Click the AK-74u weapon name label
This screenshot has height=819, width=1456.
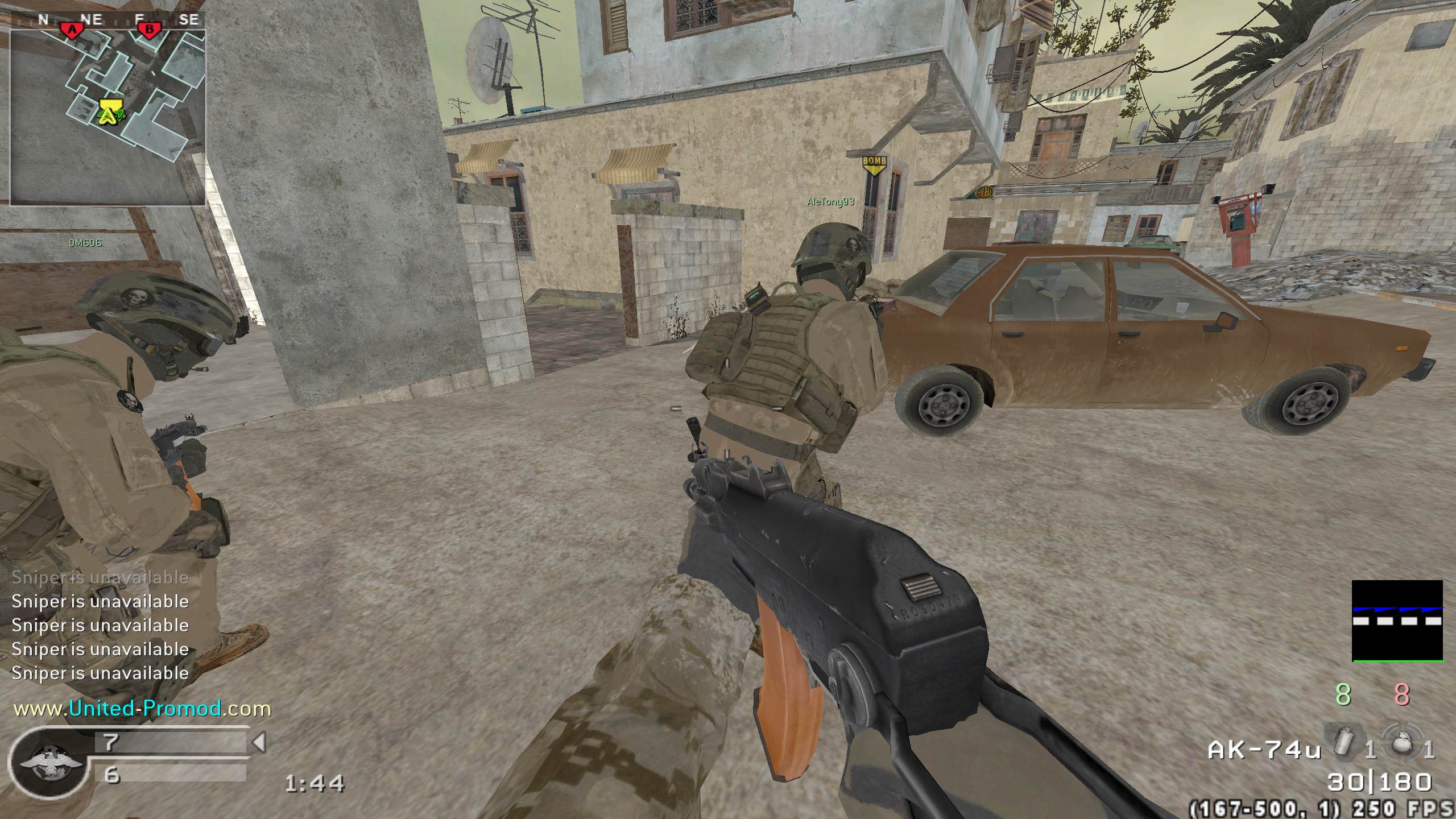1264,750
